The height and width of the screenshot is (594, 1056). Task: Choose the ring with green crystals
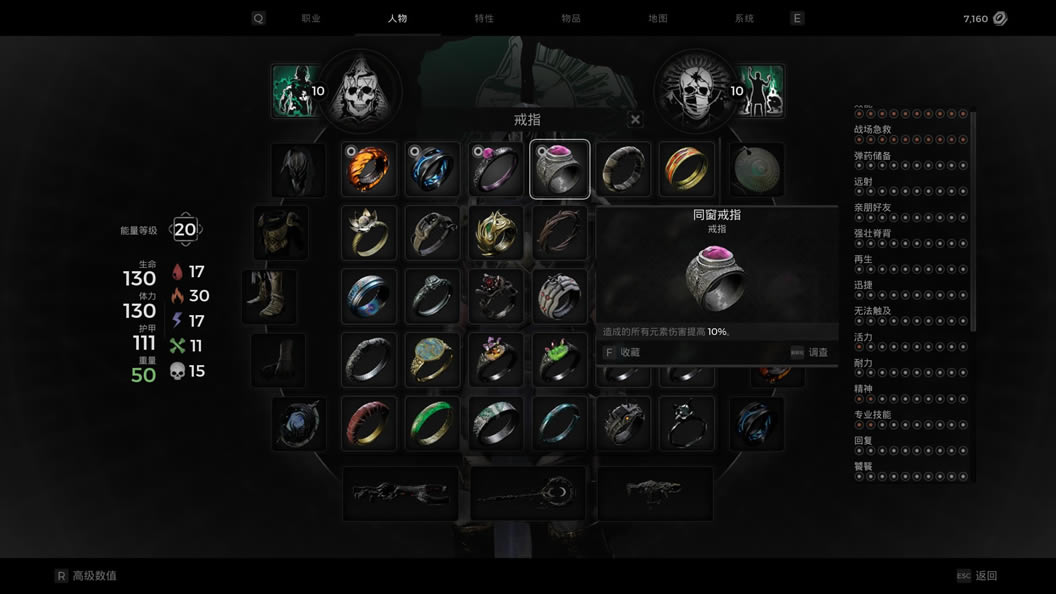560,360
